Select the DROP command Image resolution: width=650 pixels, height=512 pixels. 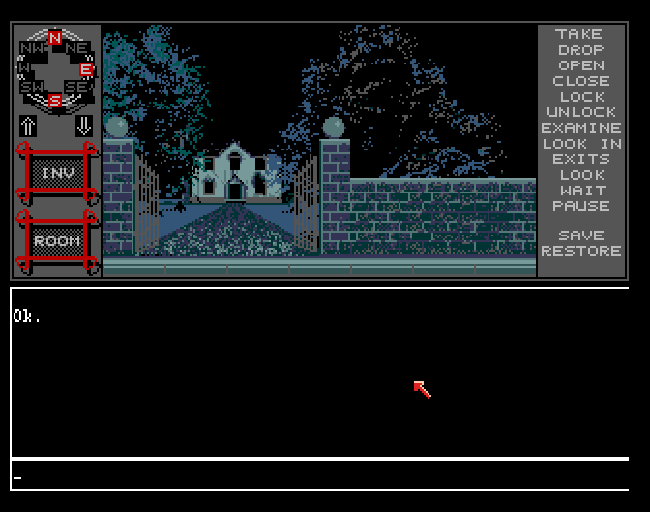[581, 50]
